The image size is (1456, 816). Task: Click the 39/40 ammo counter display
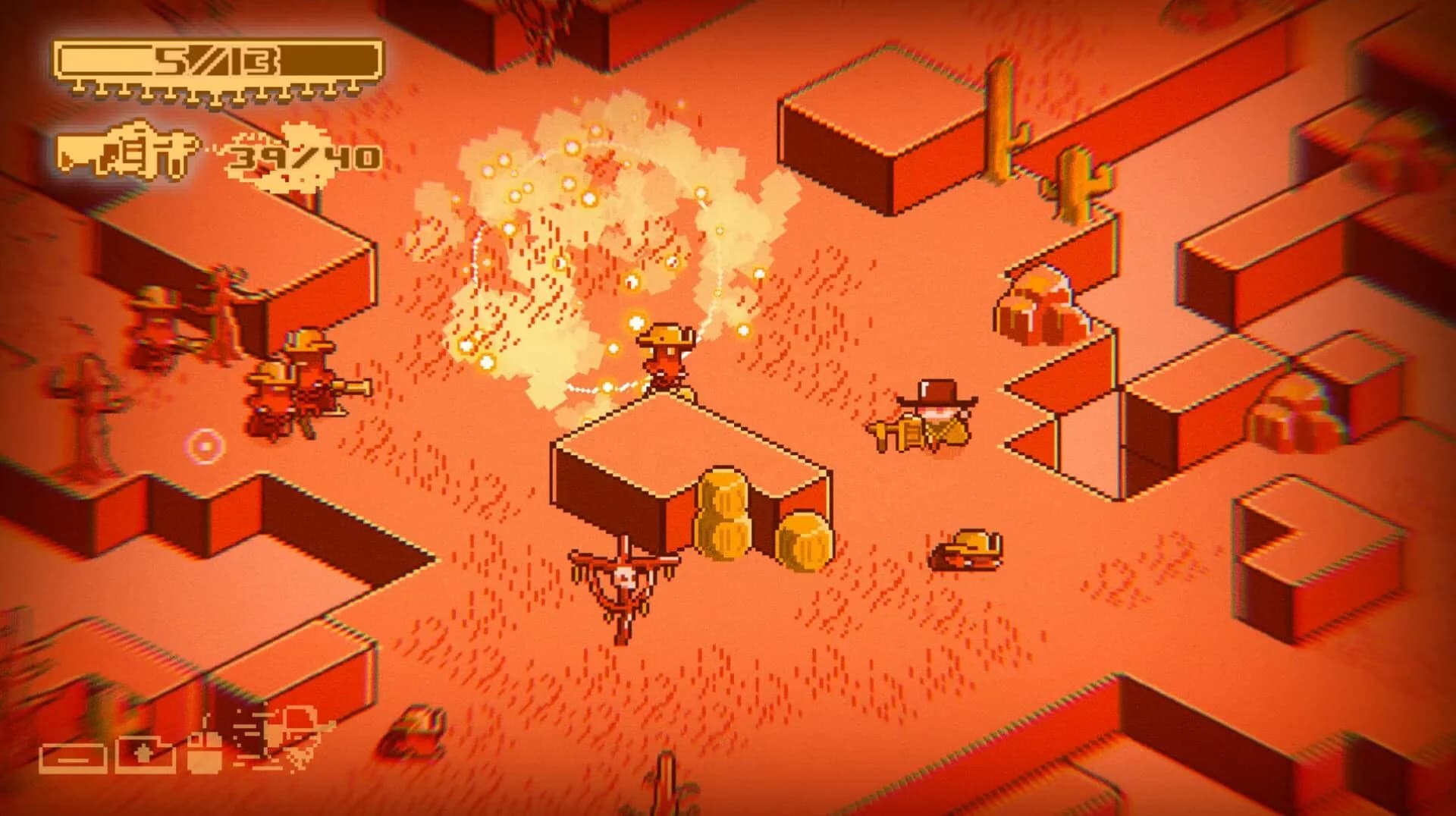tap(303, 155)
